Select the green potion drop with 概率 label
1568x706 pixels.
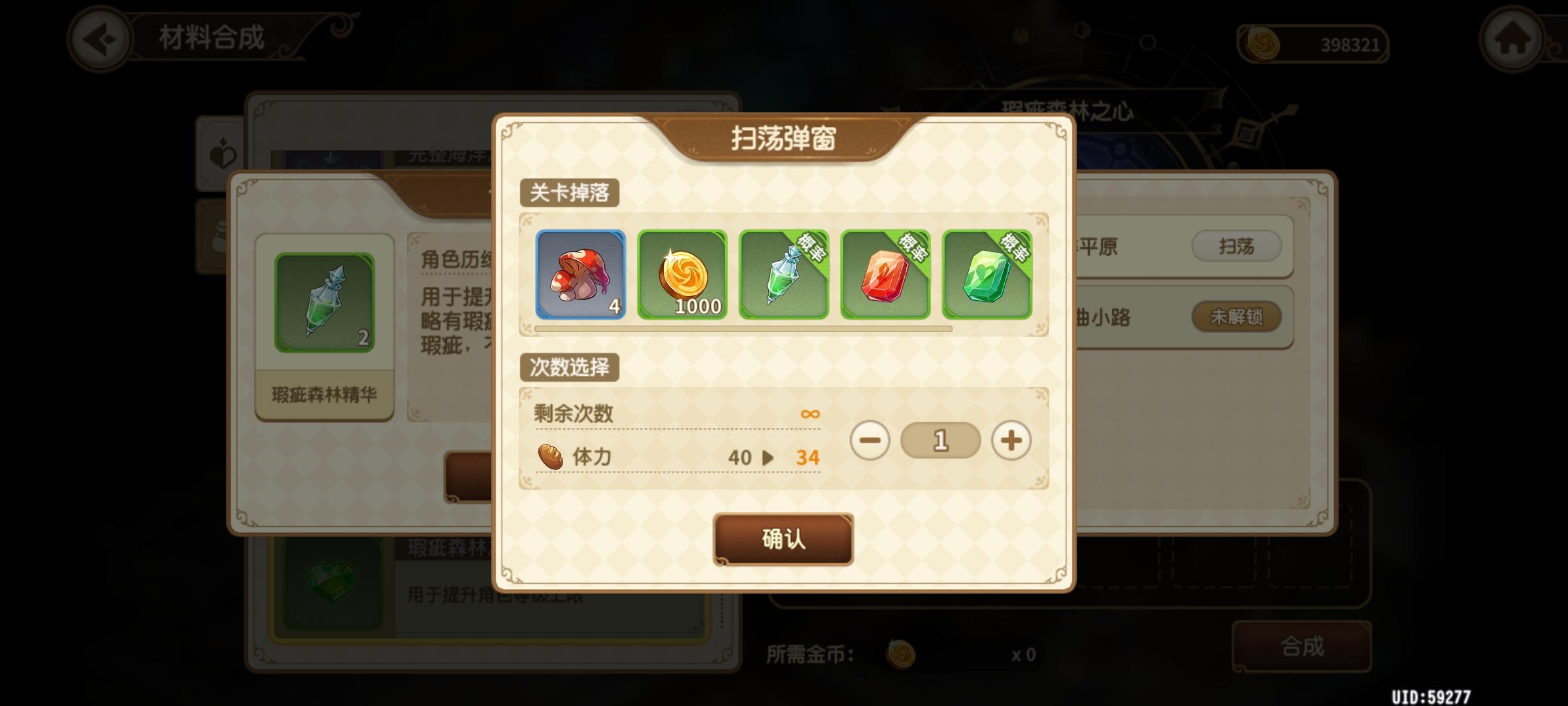coord(783,275)
